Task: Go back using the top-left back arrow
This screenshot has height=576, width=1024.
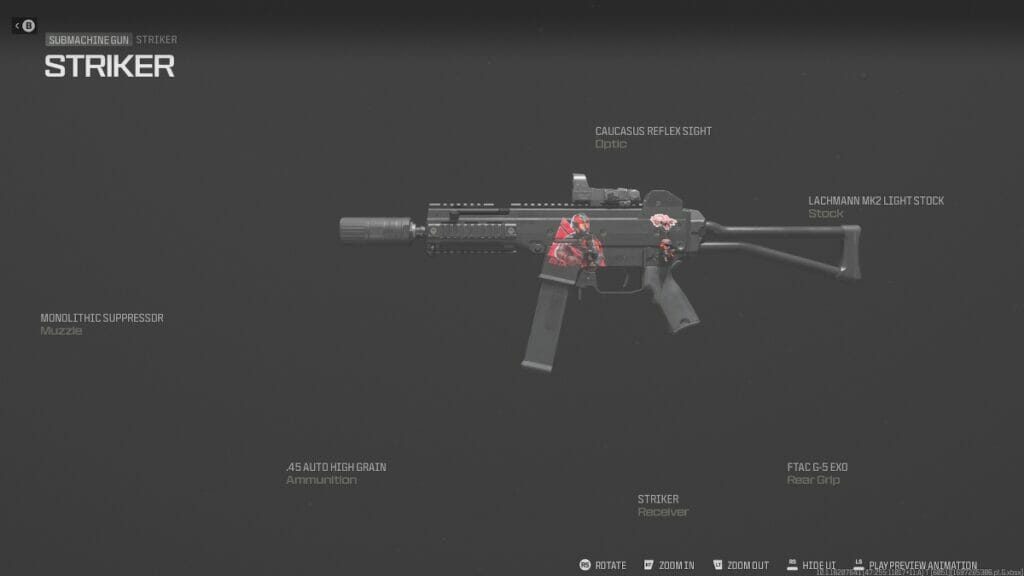Action: pos(24,25)
